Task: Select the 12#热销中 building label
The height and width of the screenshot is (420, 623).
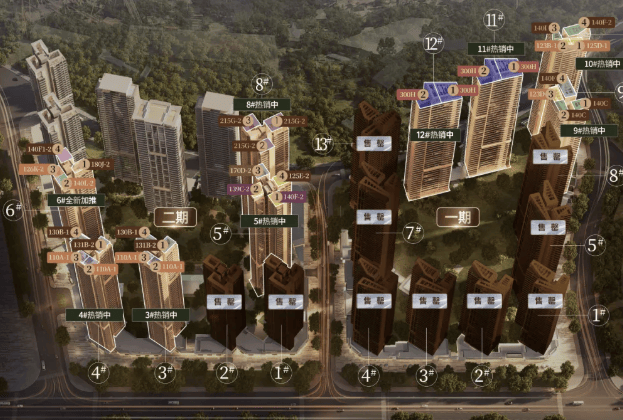Action: pos(430,135)
